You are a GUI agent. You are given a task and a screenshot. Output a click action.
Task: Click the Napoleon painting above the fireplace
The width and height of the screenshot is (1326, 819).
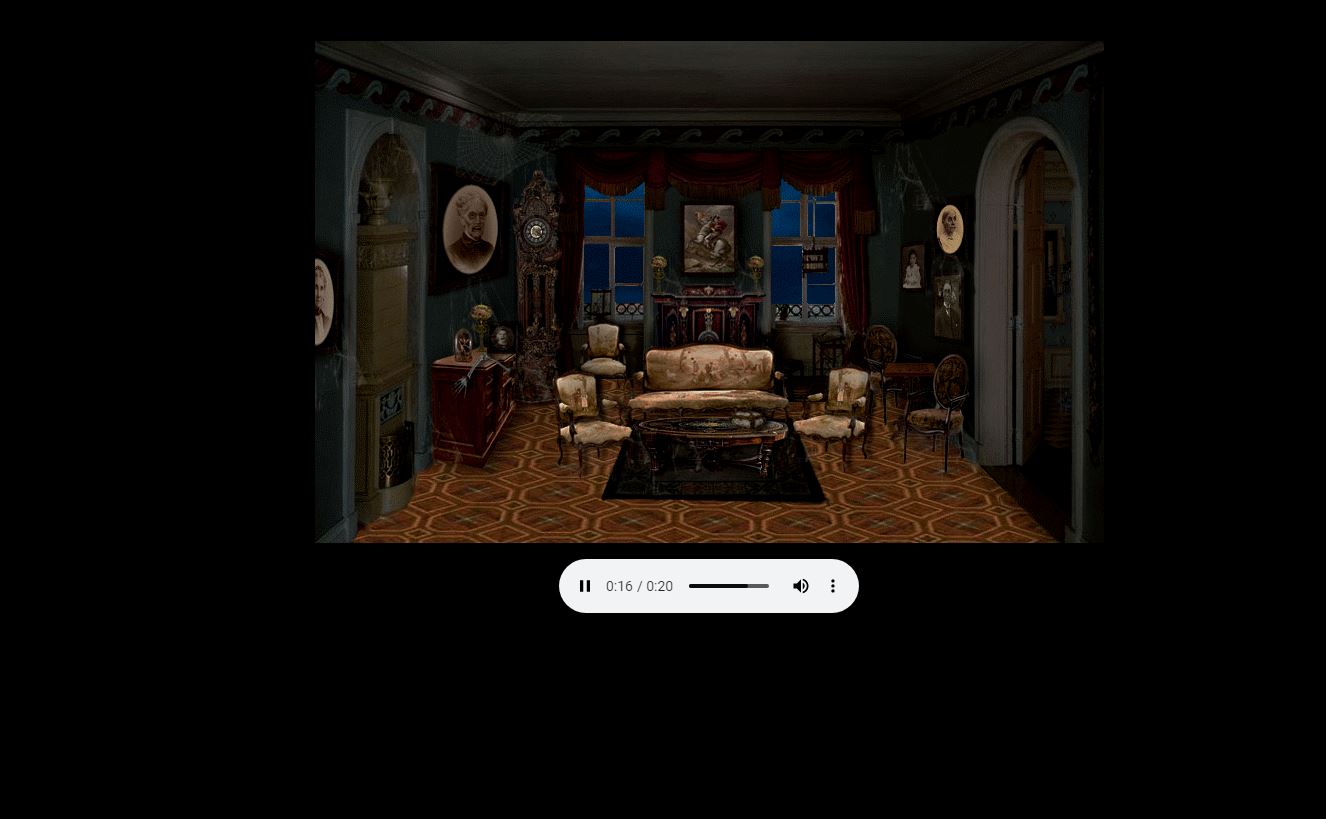[708, 237]
